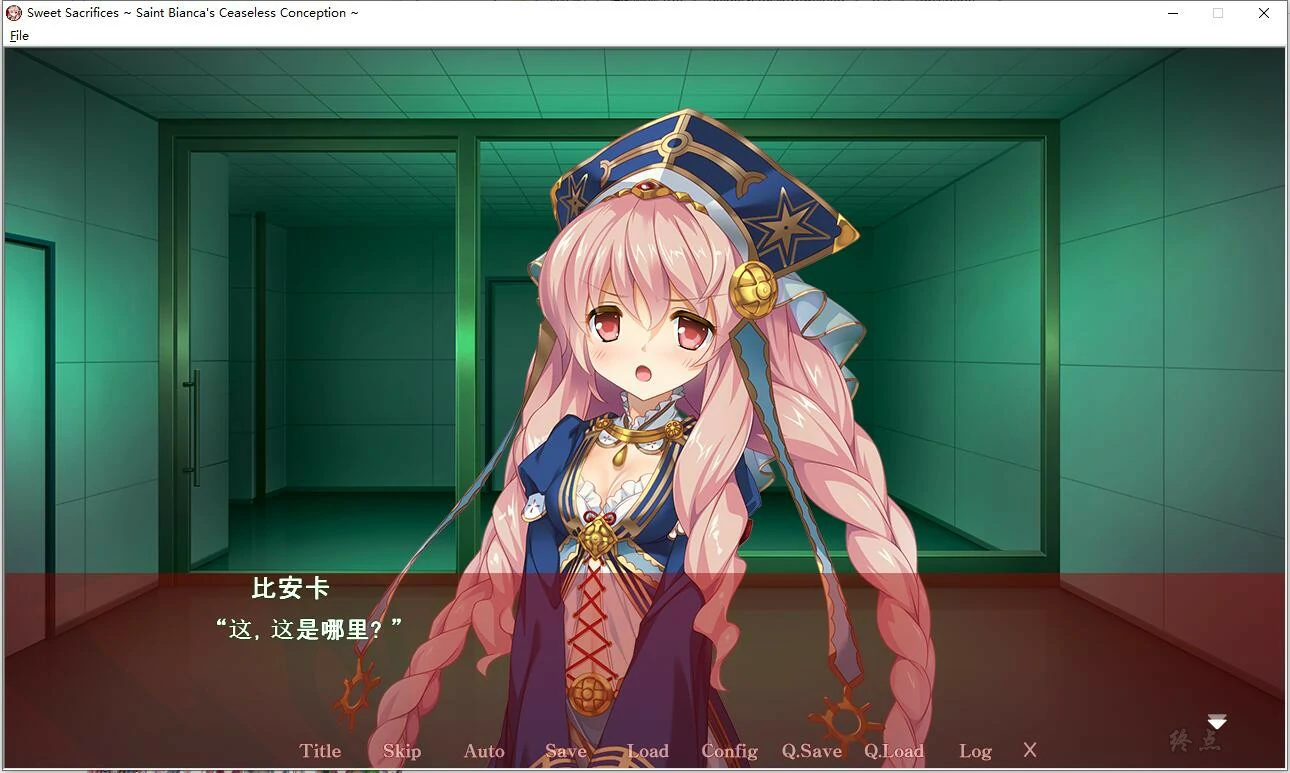This screenshot has width=1290, height=773.
Task: Return to the Title screen
Action: [x=320, y=750]
